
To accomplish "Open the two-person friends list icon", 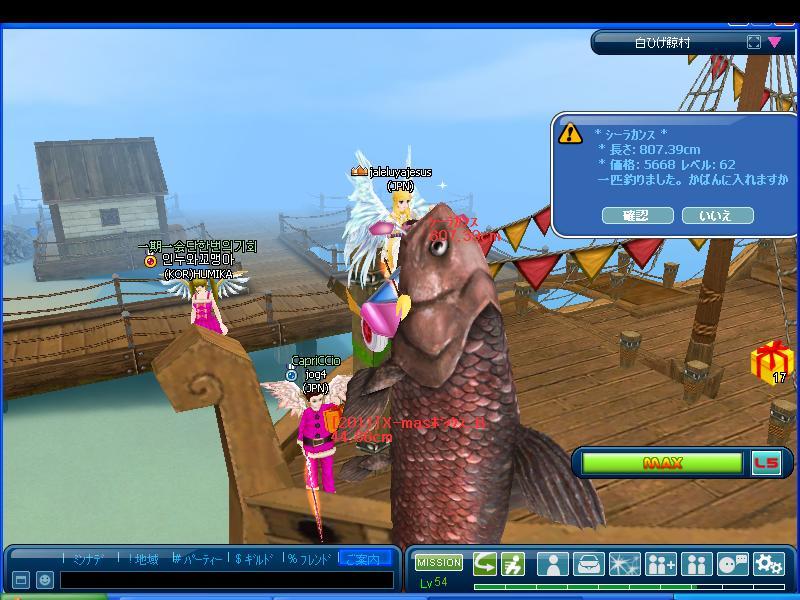I will [x=697, y=564].
